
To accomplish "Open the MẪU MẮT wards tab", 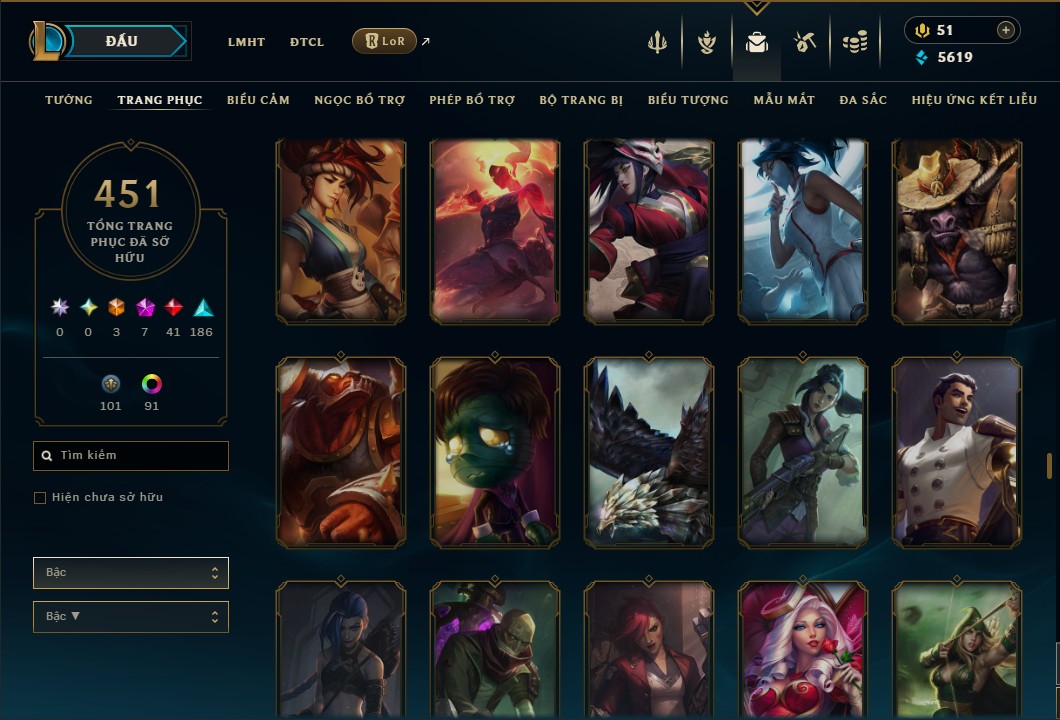I will tap(784, 100).
